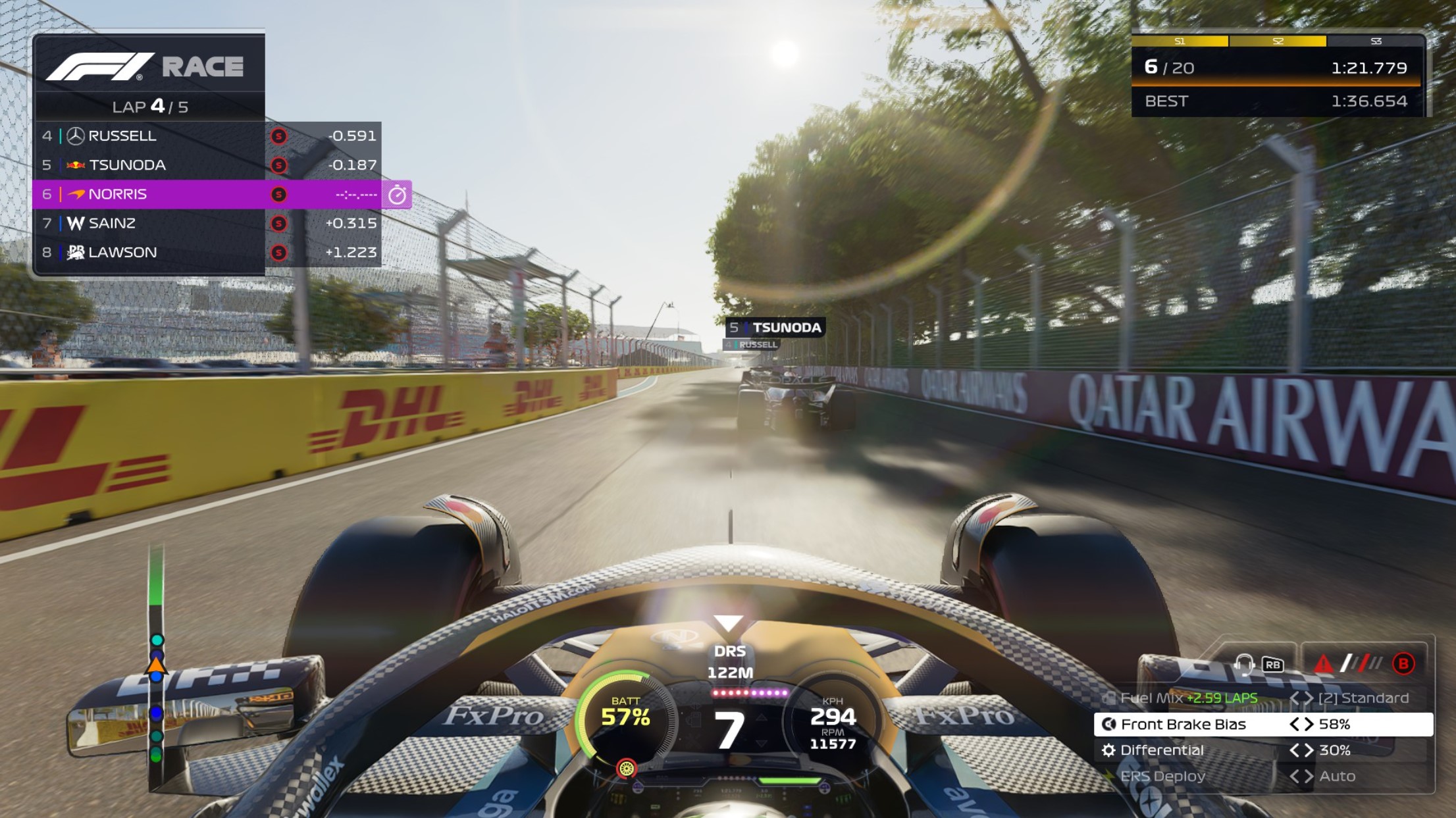The image size is (1456, 818).
Task: Increase Front Brake Bias with right arrow
Action: pos(1309,725)
